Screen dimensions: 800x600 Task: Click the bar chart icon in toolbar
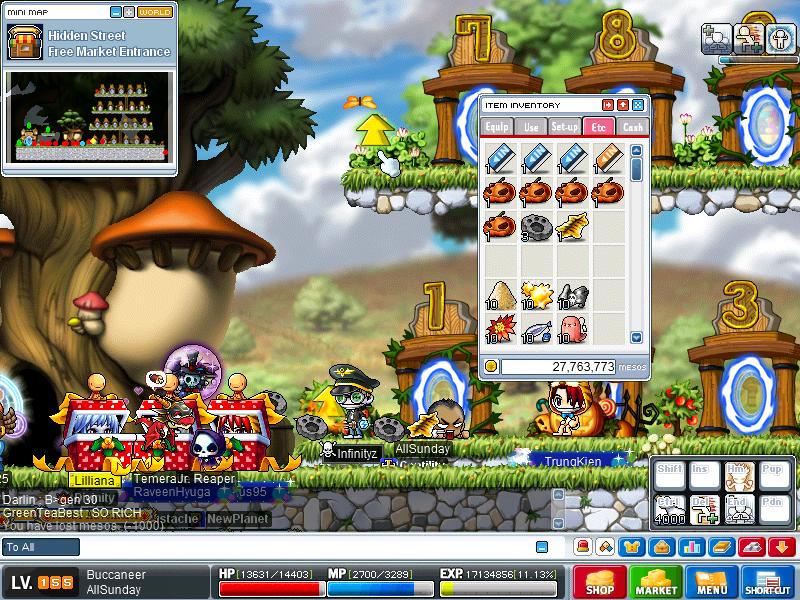pyautogui.click(x=689, y=547)
